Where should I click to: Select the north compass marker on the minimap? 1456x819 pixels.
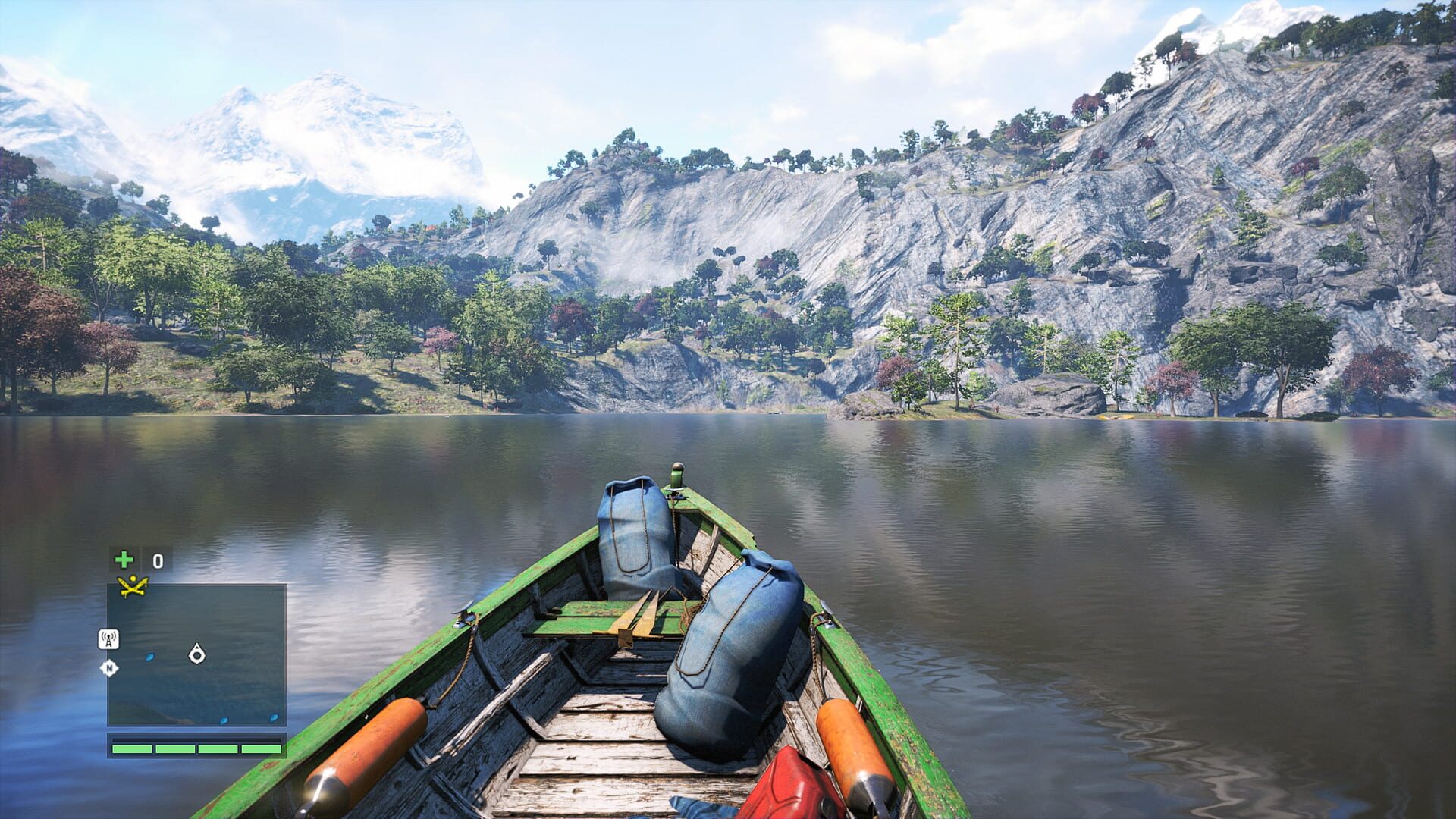tap(110, 667)
